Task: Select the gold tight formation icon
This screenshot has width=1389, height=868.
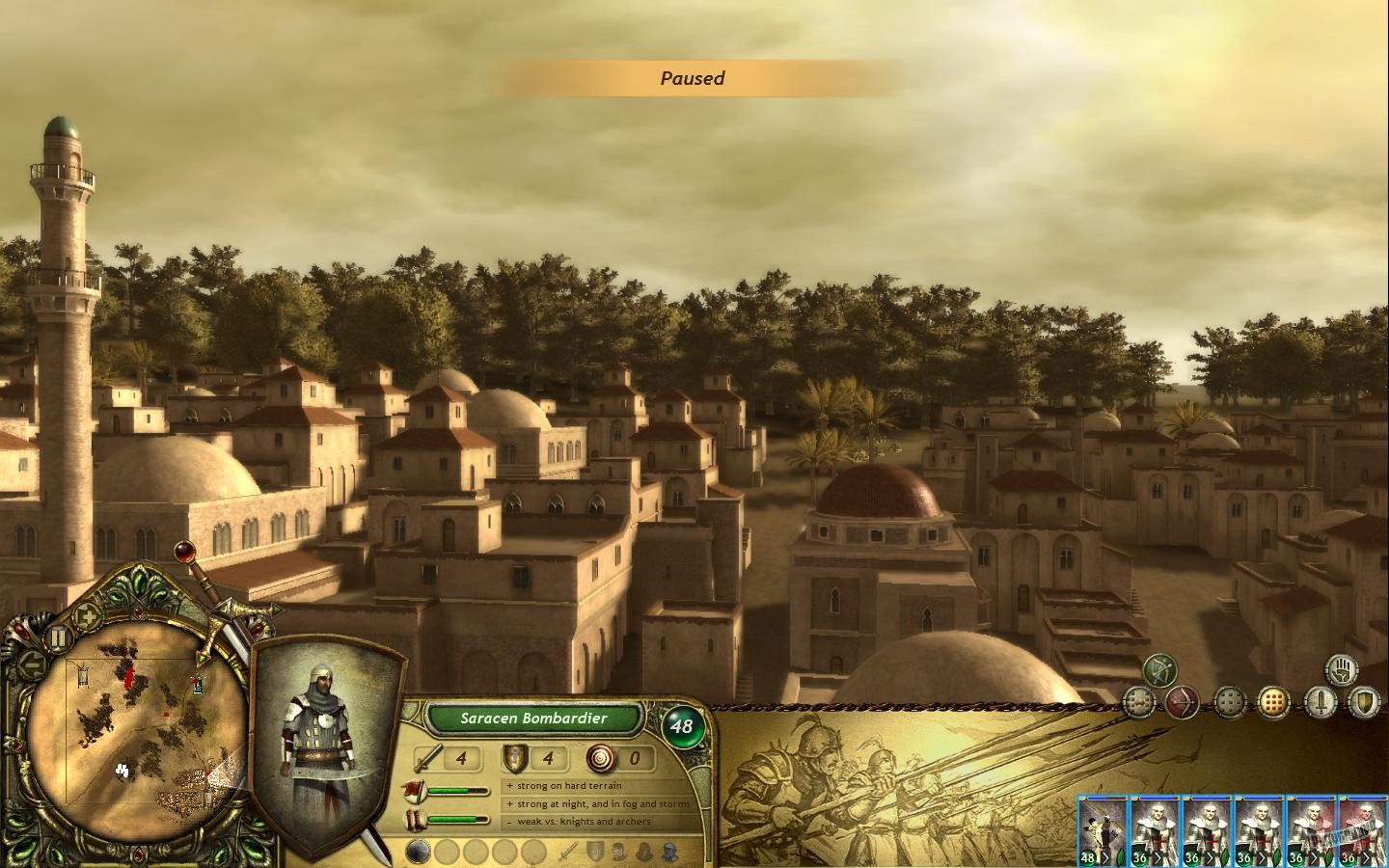Action: click(x=1274, y=702)
